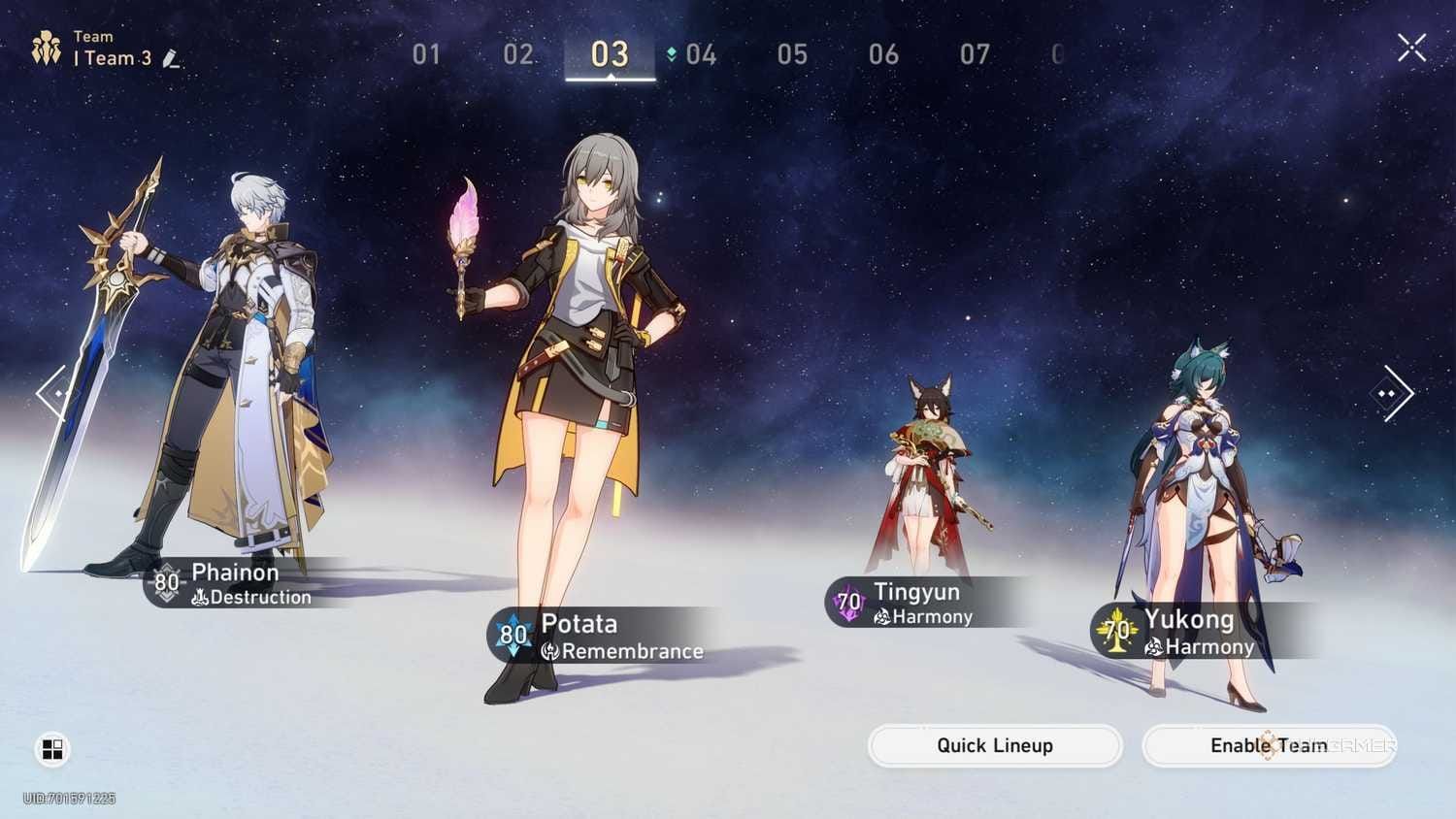Switch to team tab 02
Viewport: 1456px width, 819px height.
(x=517, y=54)
